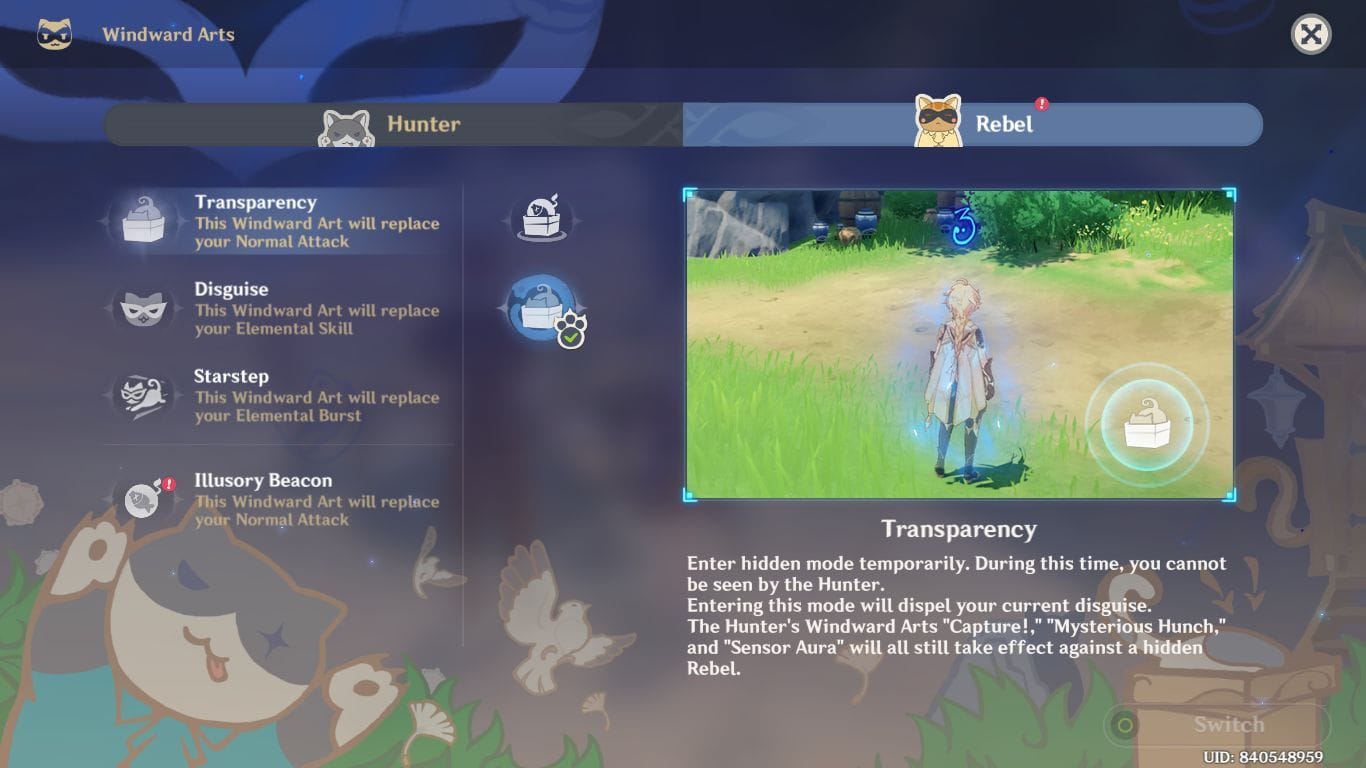Choose the equipped variant with green checkmark
This screenshot has width=1366, height=768.
click(x=542, y=309)
